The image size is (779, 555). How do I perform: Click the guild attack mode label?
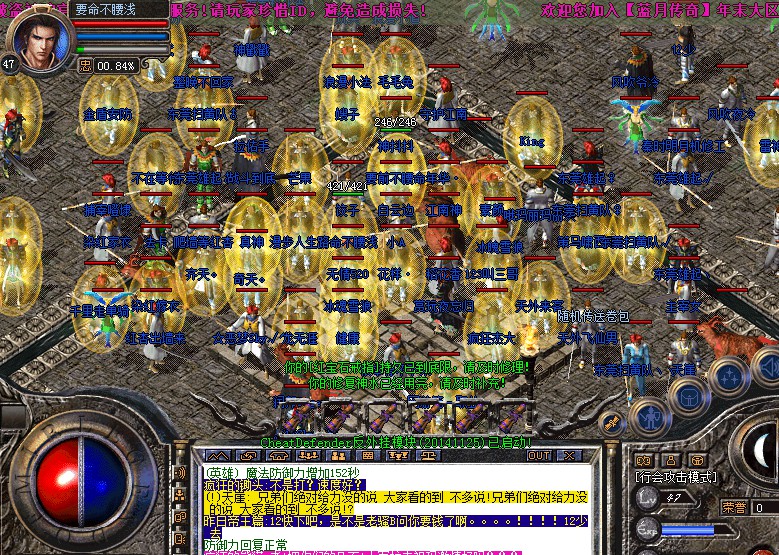675,476
